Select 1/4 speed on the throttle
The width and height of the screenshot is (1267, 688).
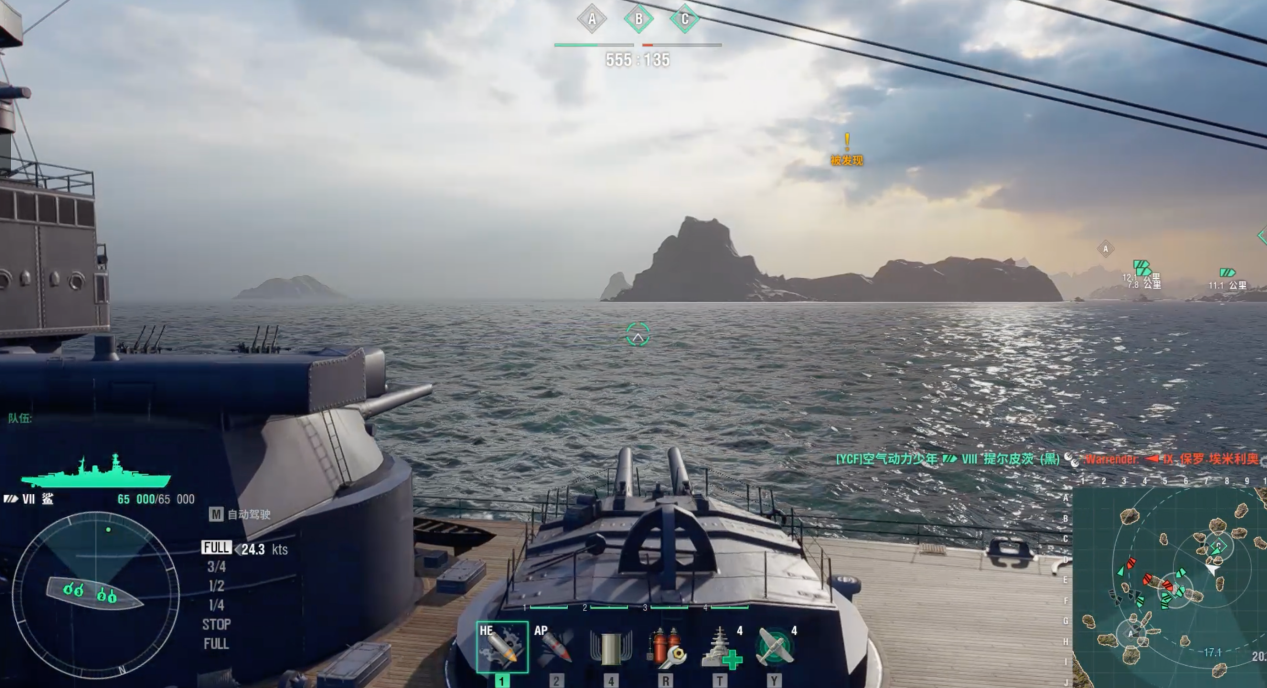pos(215,605)
